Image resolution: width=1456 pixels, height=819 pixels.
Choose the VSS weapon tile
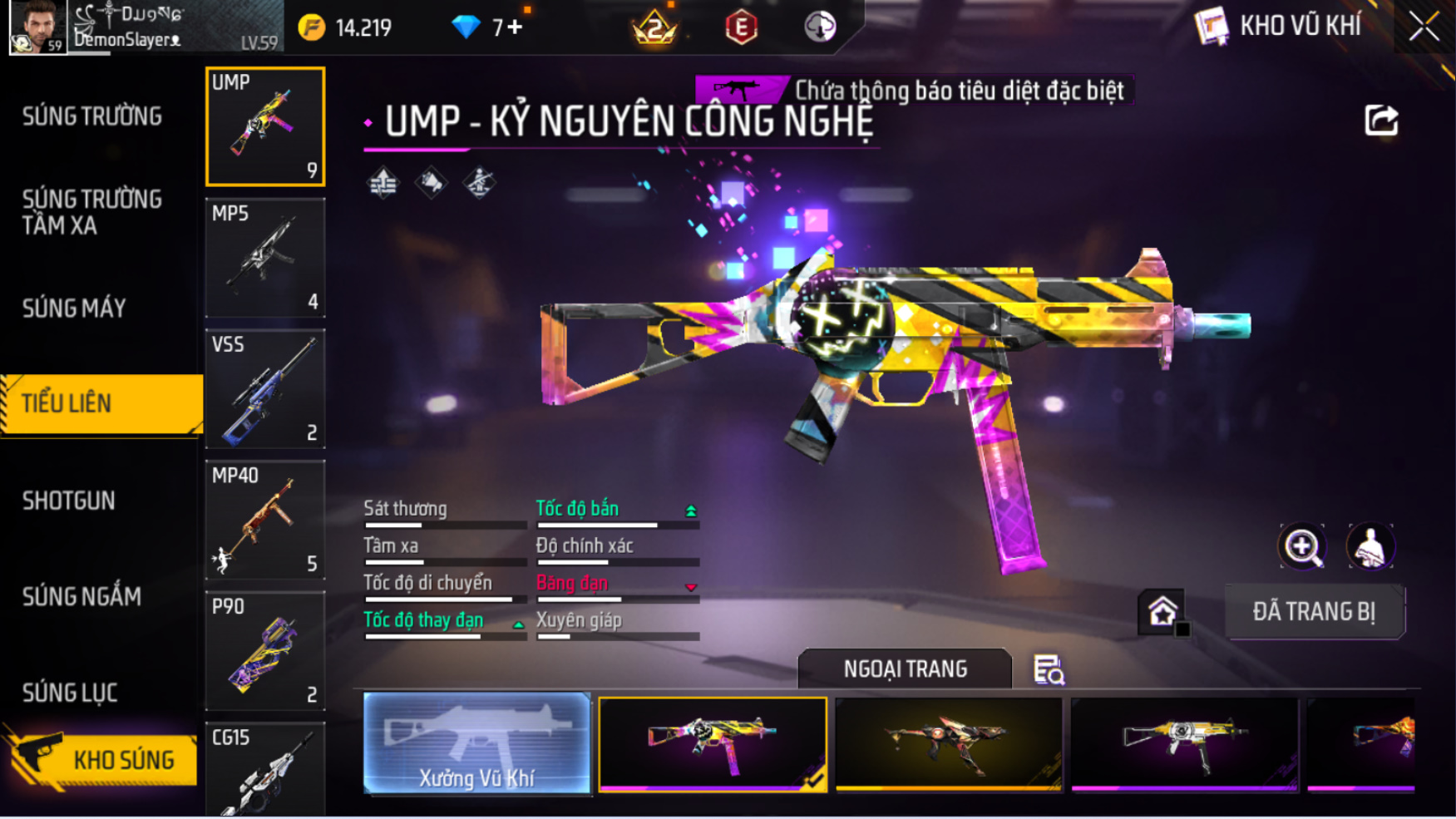(x=265, y=388)
